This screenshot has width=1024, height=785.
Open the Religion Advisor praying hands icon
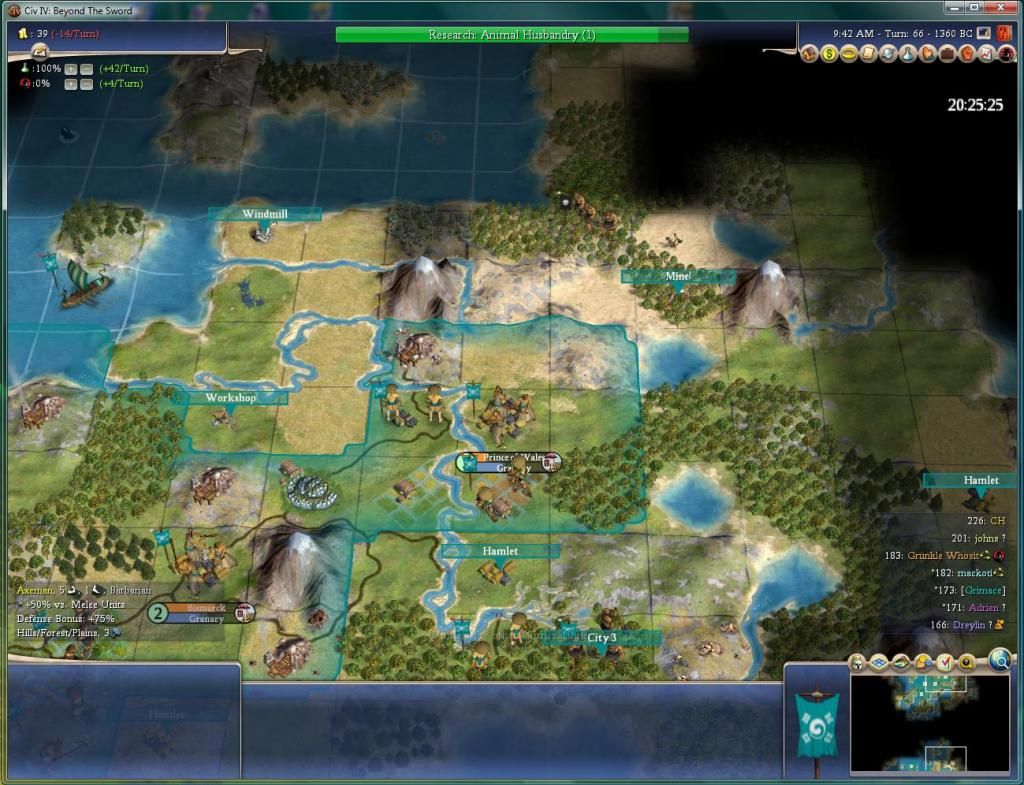926,54
